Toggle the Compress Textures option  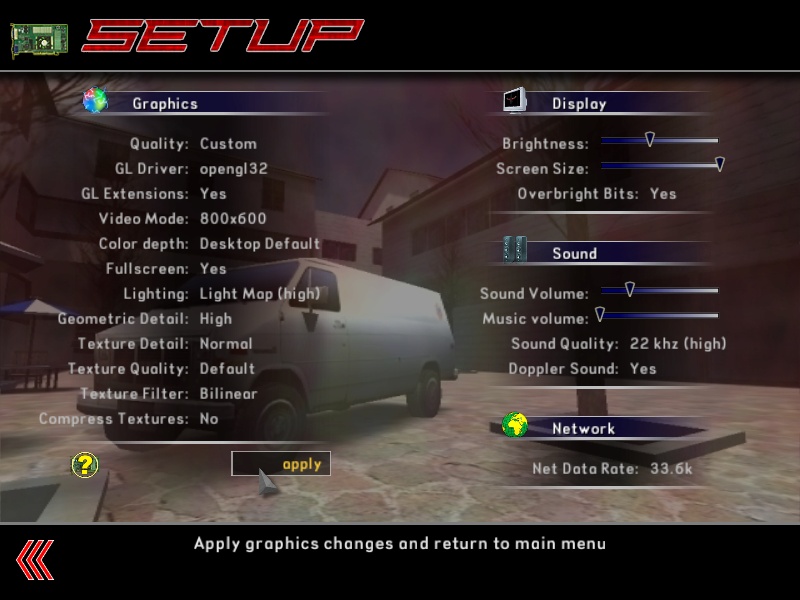pos(209,419)
